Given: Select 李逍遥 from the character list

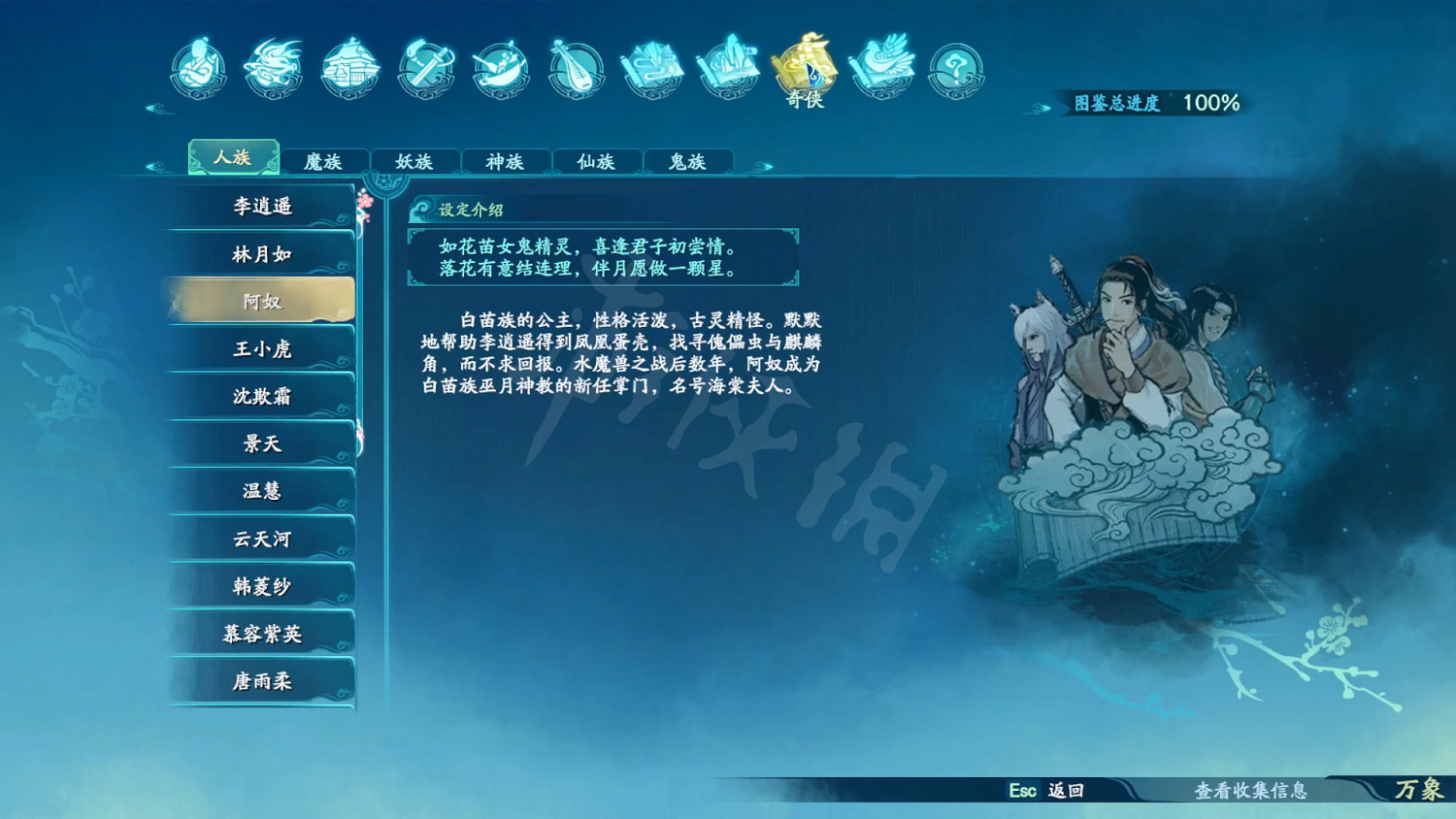Looking at the screenshot, I should coord(260,206).
